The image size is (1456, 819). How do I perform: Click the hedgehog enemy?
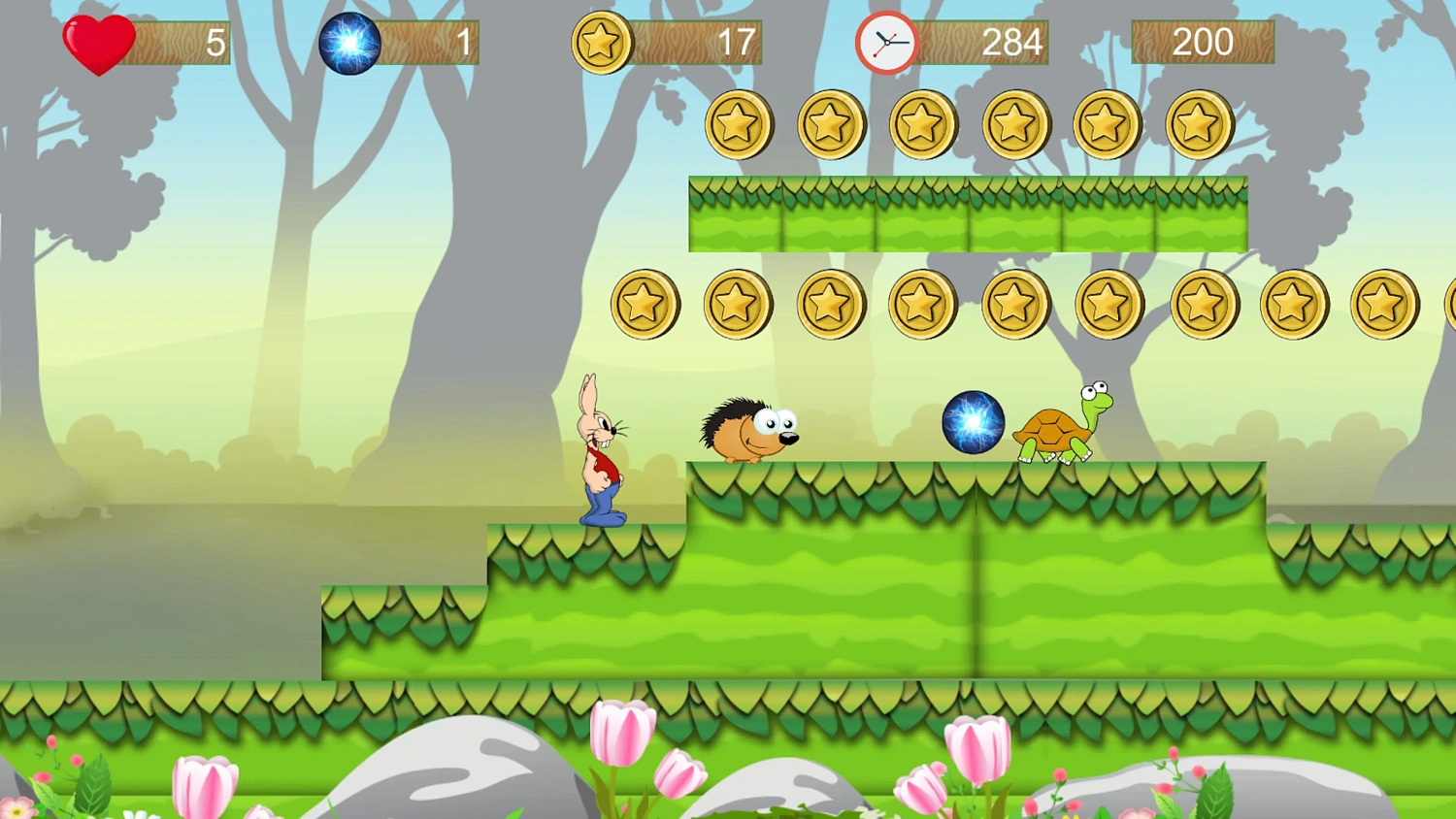coord(747,427)
